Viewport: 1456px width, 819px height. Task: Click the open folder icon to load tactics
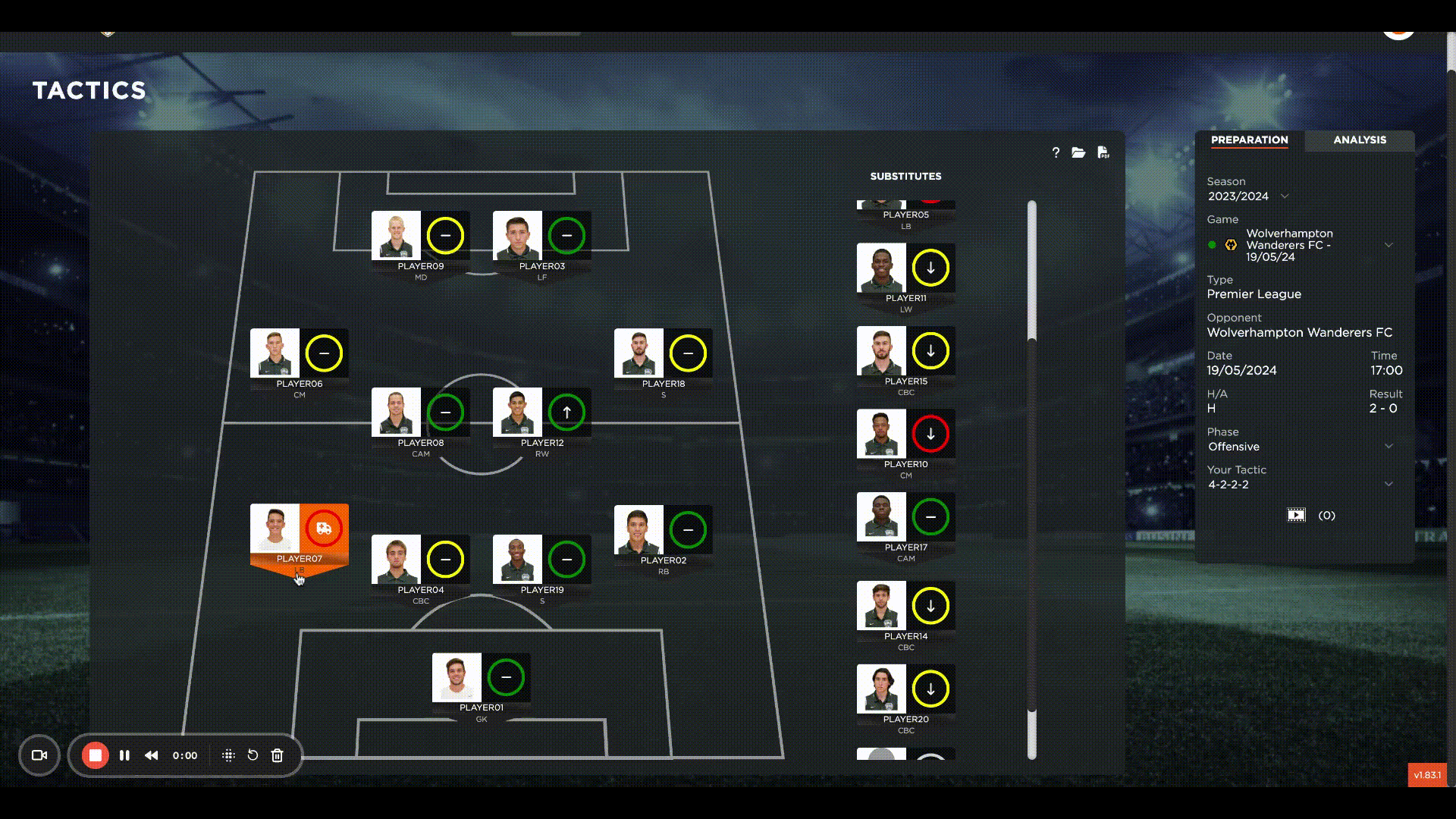[1079, 152]
